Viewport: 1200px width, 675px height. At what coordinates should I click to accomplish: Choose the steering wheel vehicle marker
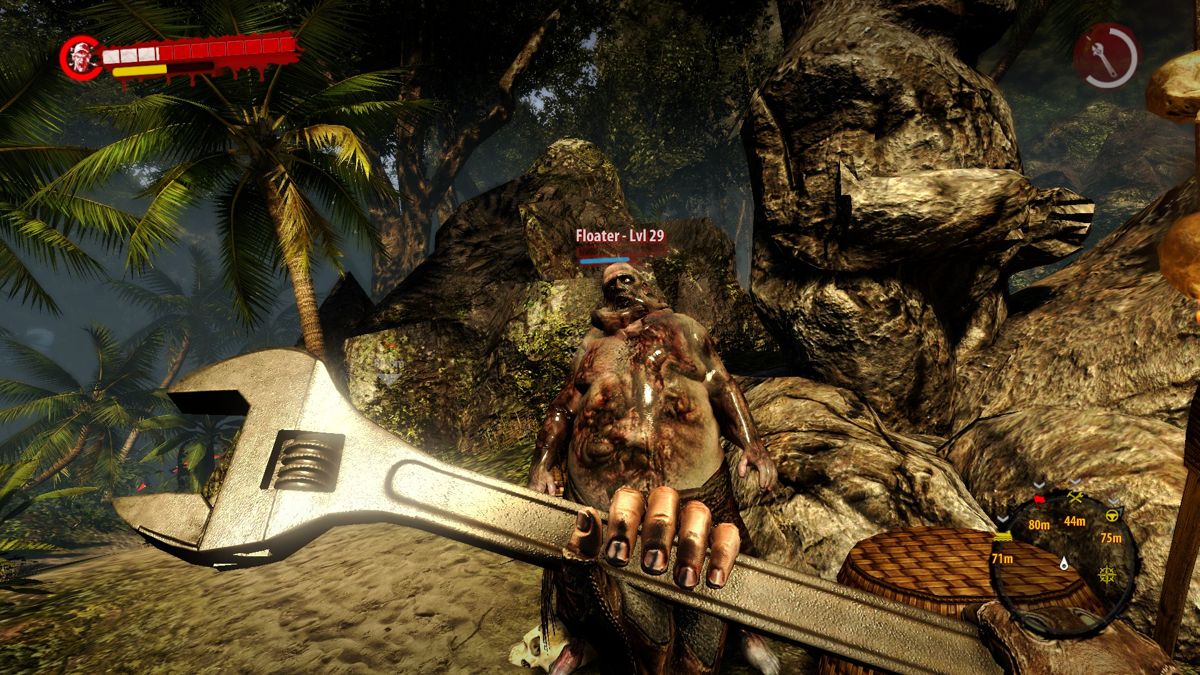(x=1112, y=514)
